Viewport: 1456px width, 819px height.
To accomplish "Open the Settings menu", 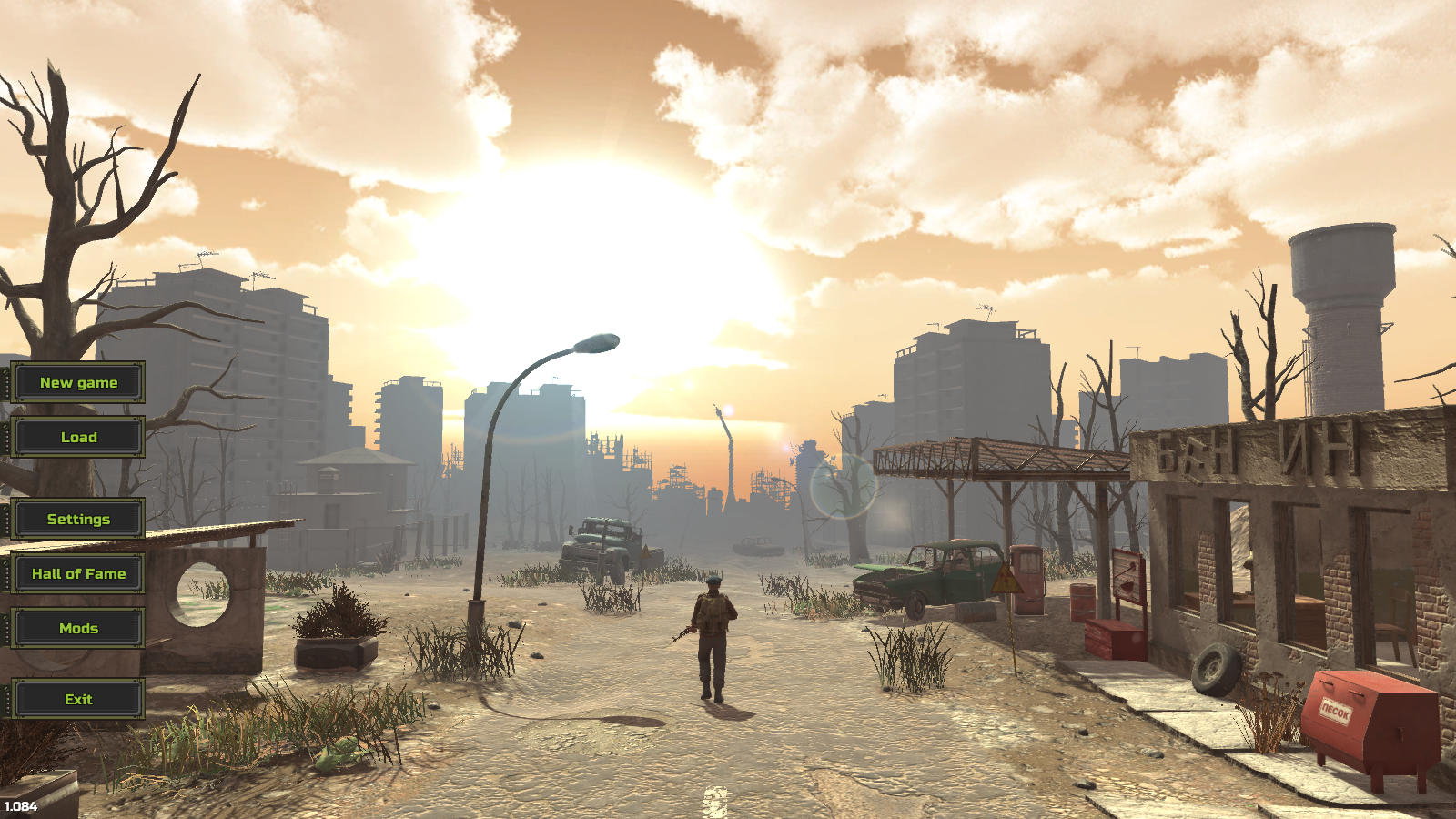I will tap(78, 520).
